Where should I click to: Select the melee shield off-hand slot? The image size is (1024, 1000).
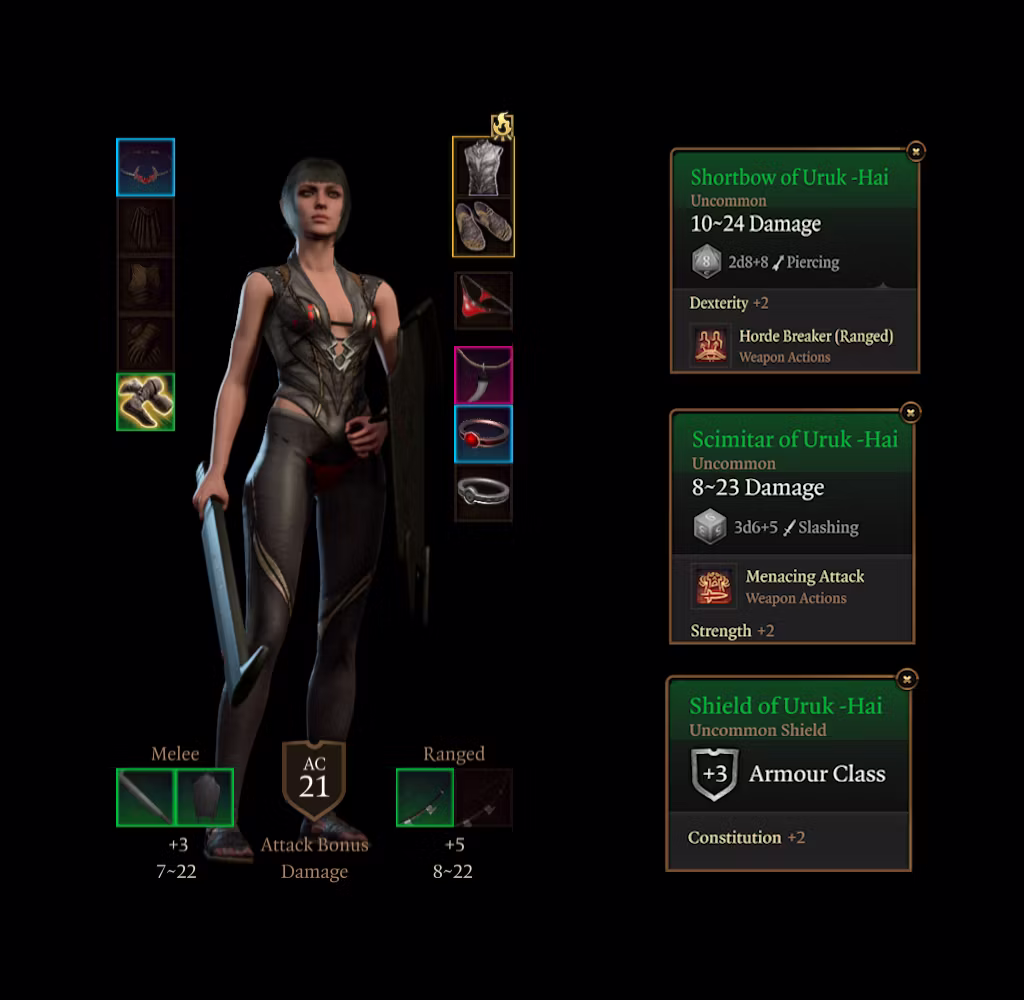tap(205, 797)
